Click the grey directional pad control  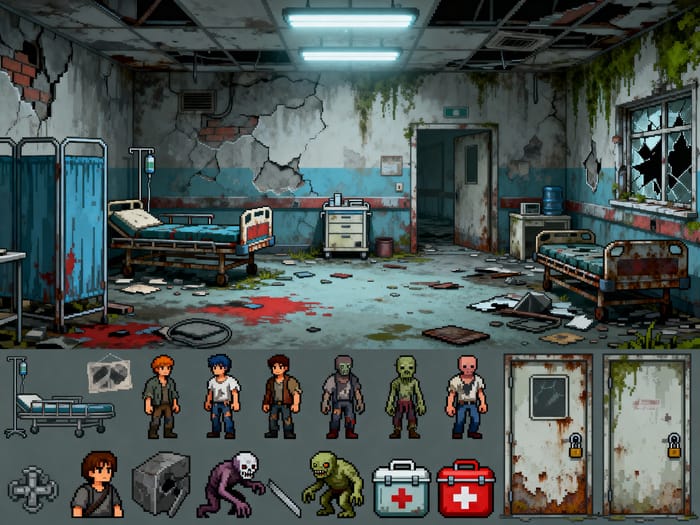tap(32, 489)
